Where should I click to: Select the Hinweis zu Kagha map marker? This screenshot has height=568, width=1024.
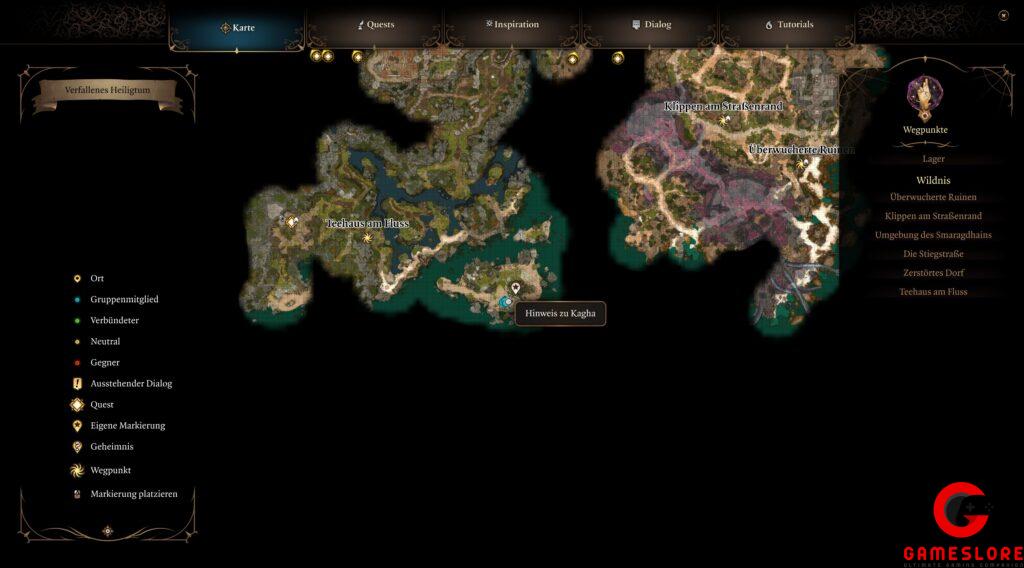(516, 288)
